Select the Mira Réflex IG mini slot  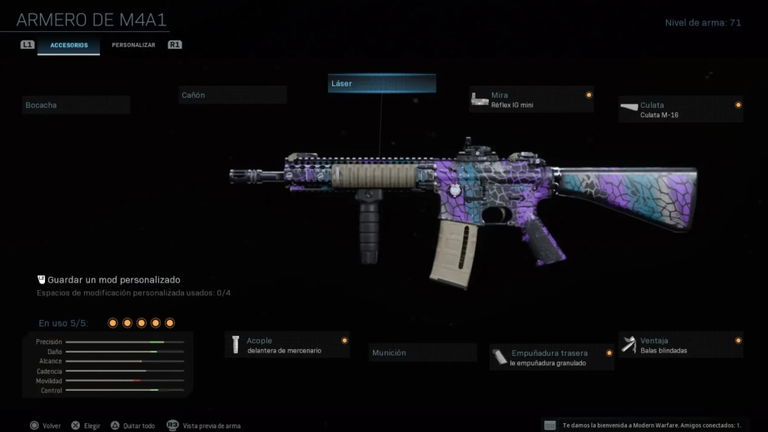[531, 99]
